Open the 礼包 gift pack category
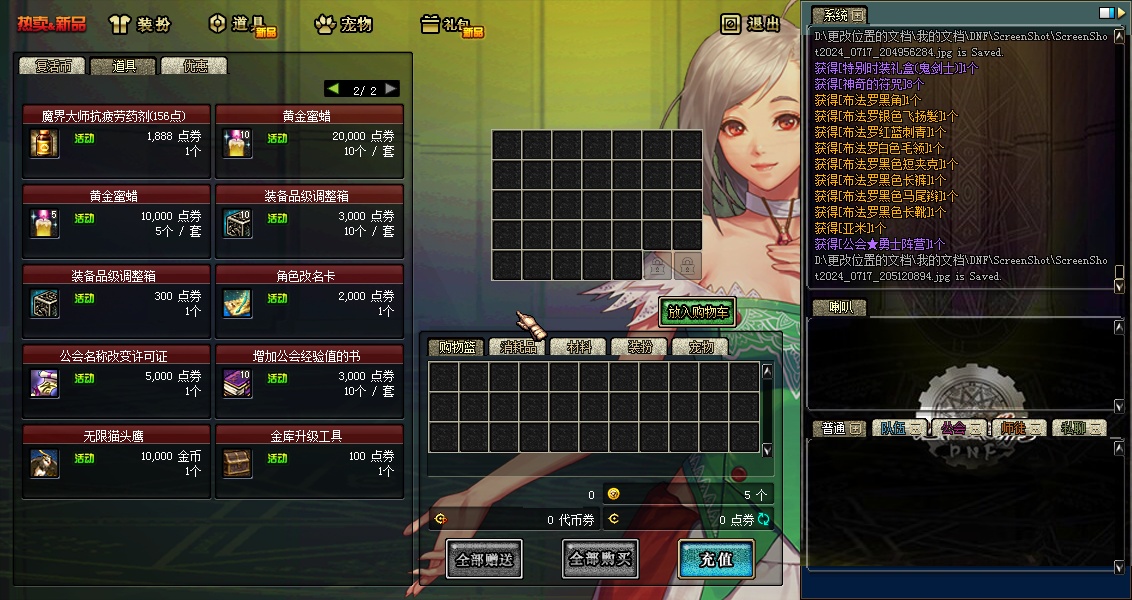This screenshot has height=600, width=1132. [x=452, y=25]
